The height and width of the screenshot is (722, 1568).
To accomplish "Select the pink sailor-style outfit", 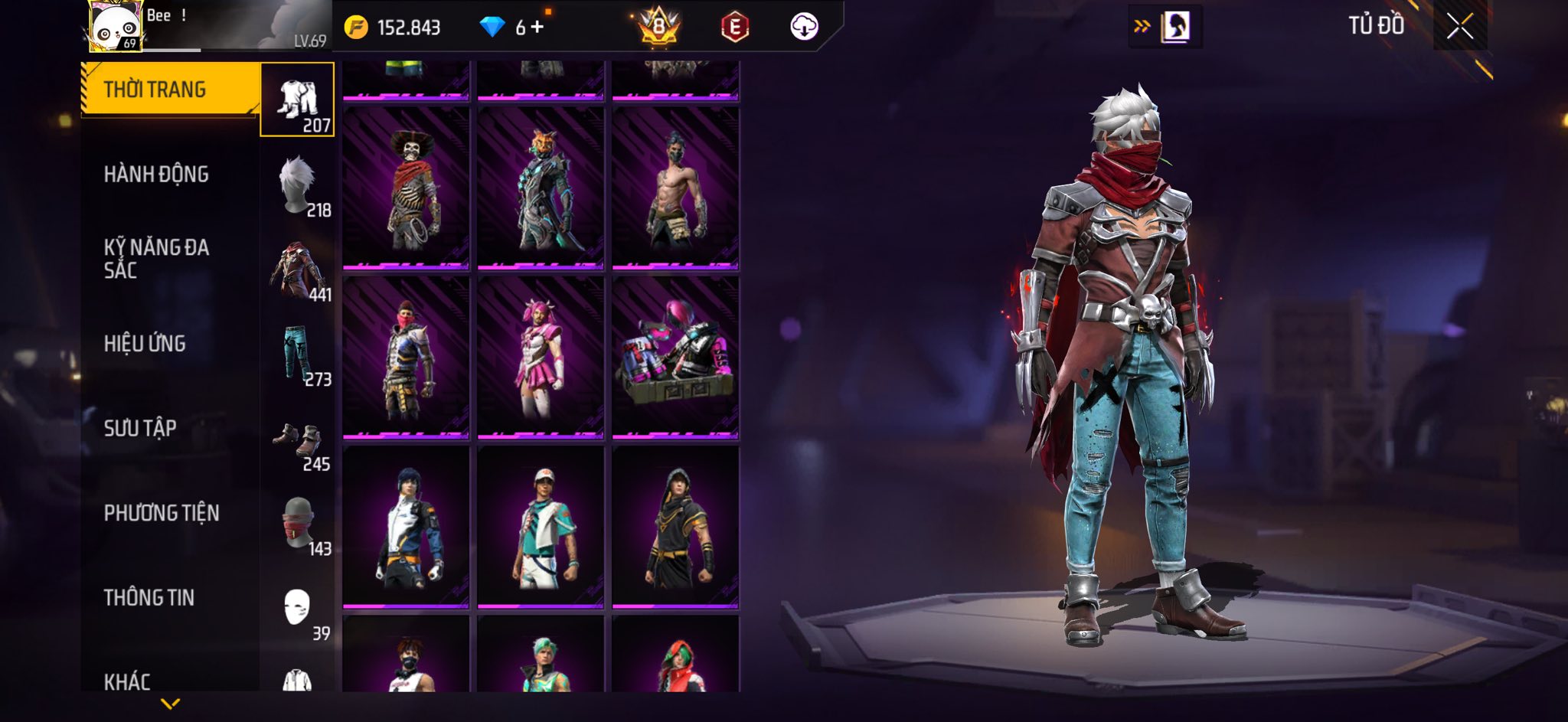I will tap(541, 358).
